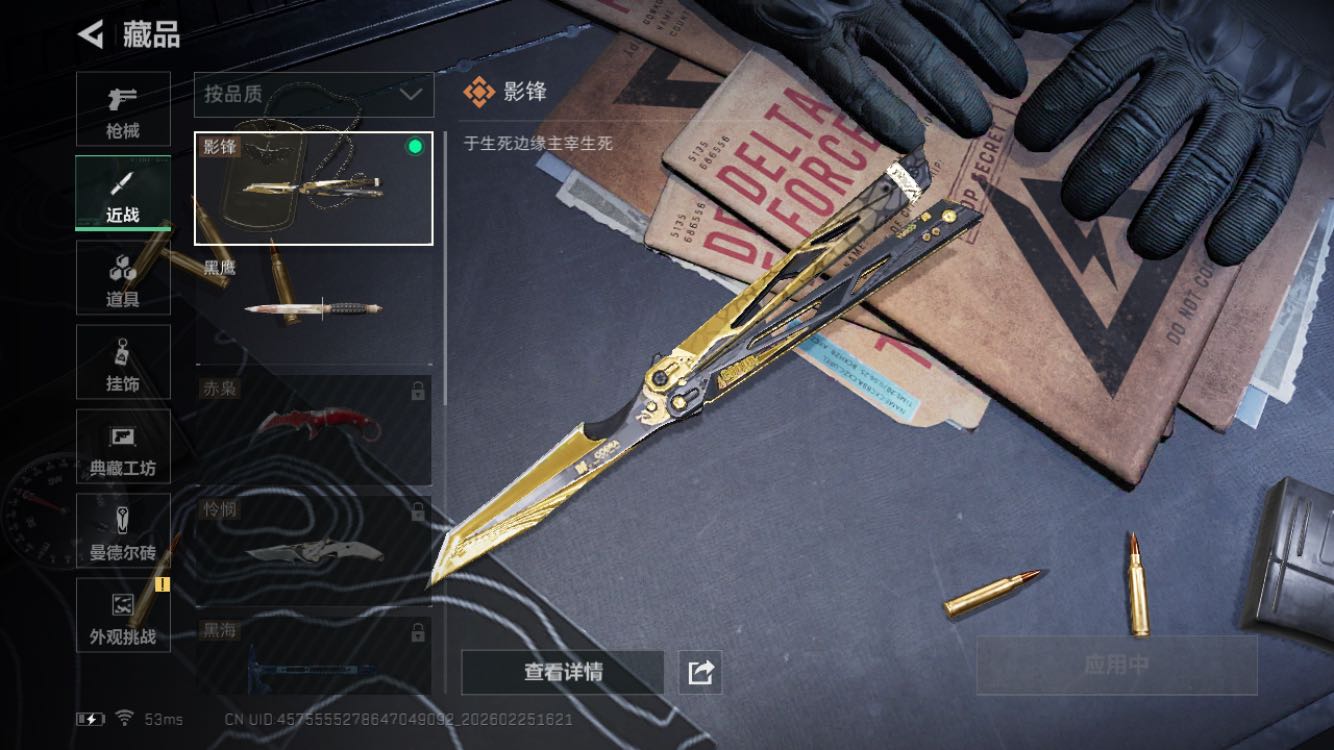Open the 典藏工坊 workshop tab
1334x750 pixels.
(x=123, y=447)
